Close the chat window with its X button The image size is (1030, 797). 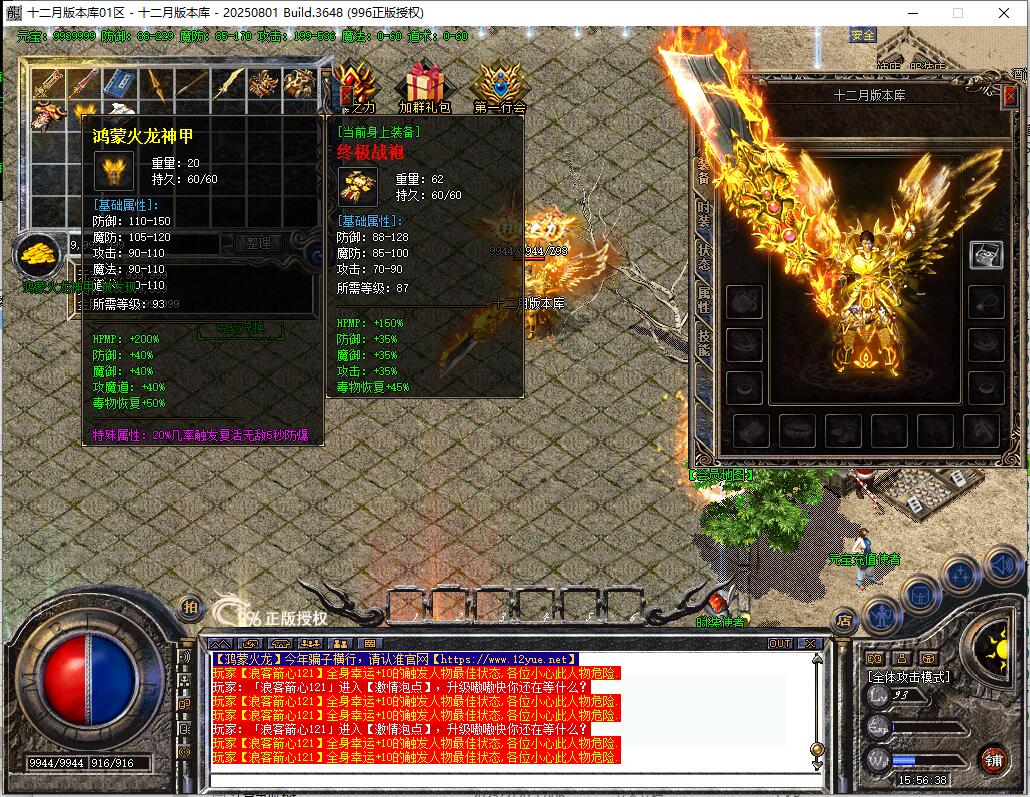(x=809, y=643)
